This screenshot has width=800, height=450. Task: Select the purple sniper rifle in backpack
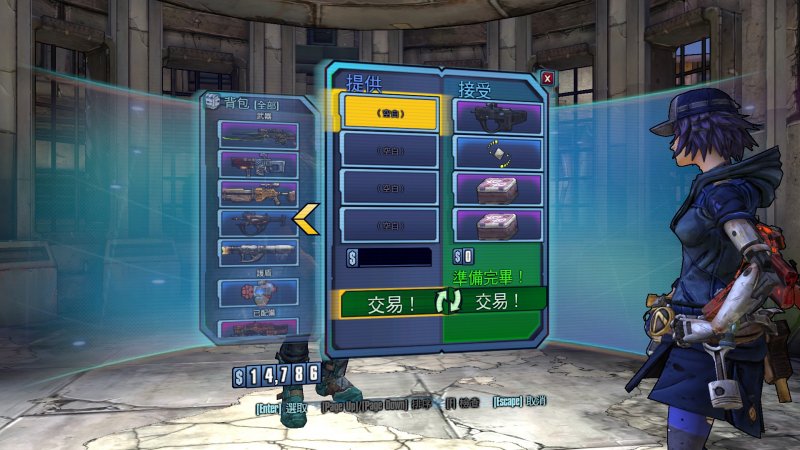[258, 134]
